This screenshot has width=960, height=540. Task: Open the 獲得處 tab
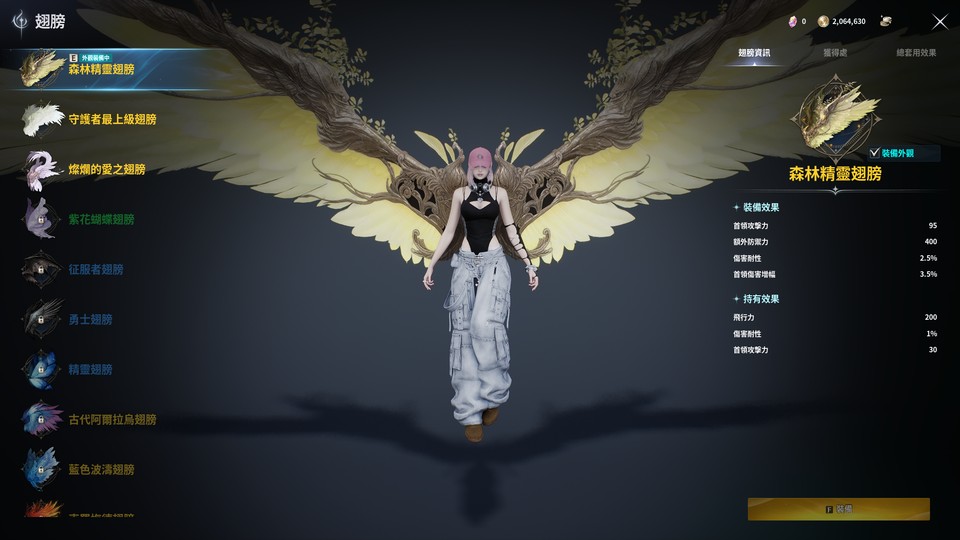click(835, 52)
